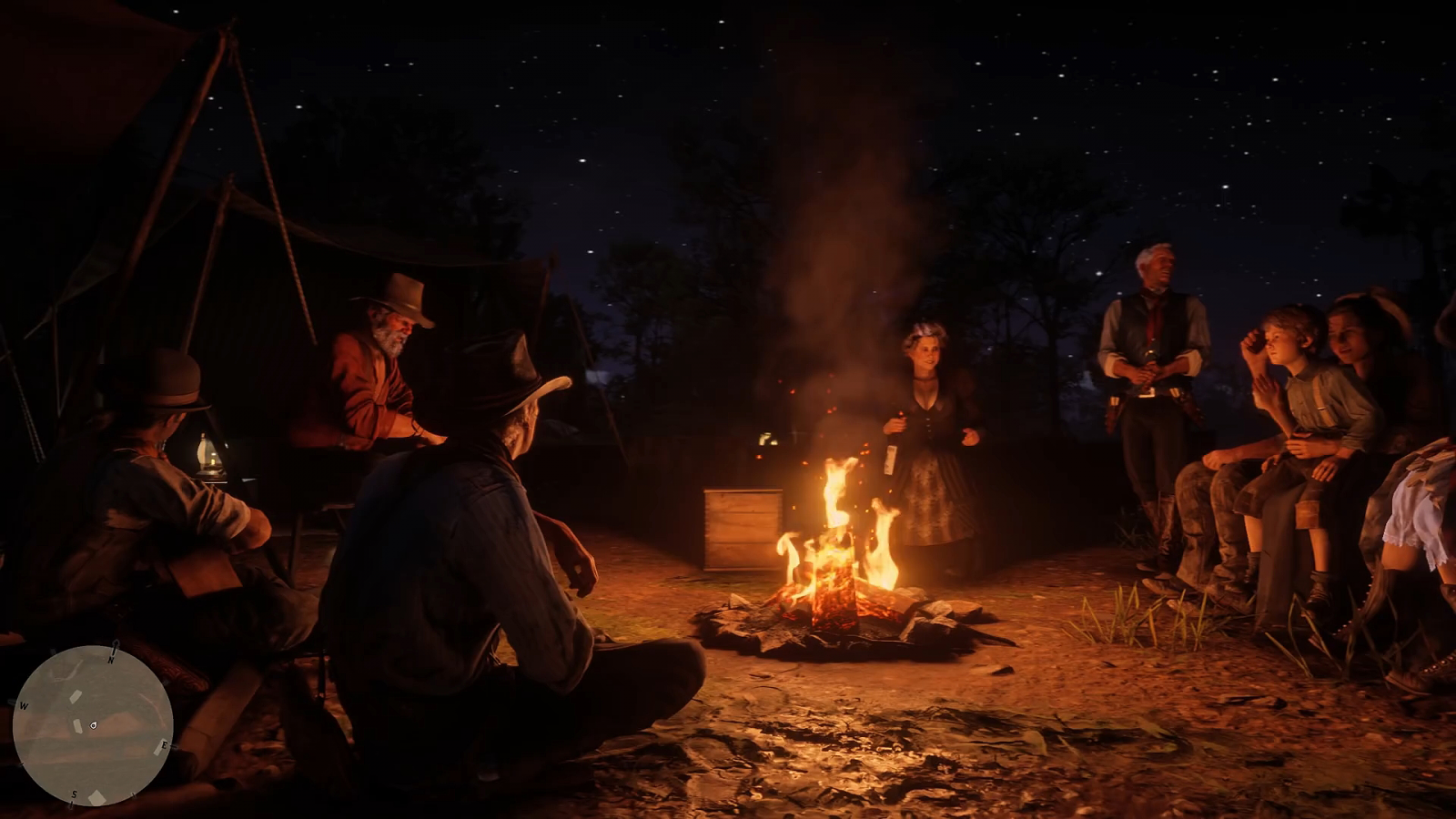The height and width of the screenshot is (819, 1456).
Task: Click the circular minimap radar
Action: point(93,725)
